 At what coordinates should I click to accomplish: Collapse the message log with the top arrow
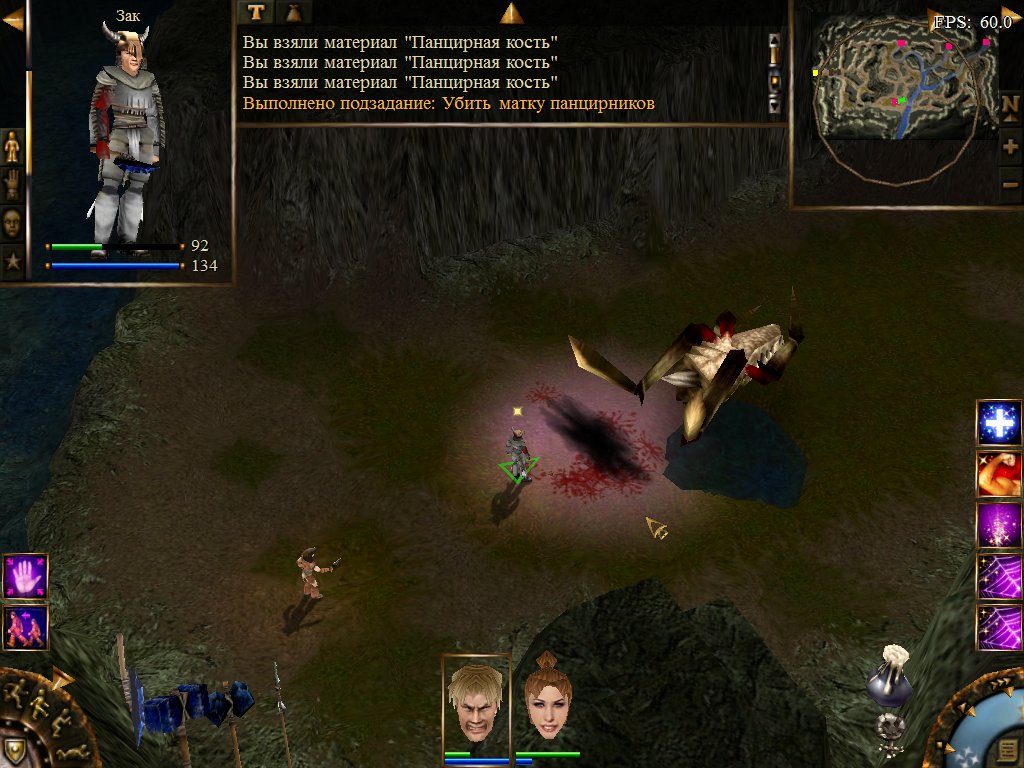(x=512, y=13)
